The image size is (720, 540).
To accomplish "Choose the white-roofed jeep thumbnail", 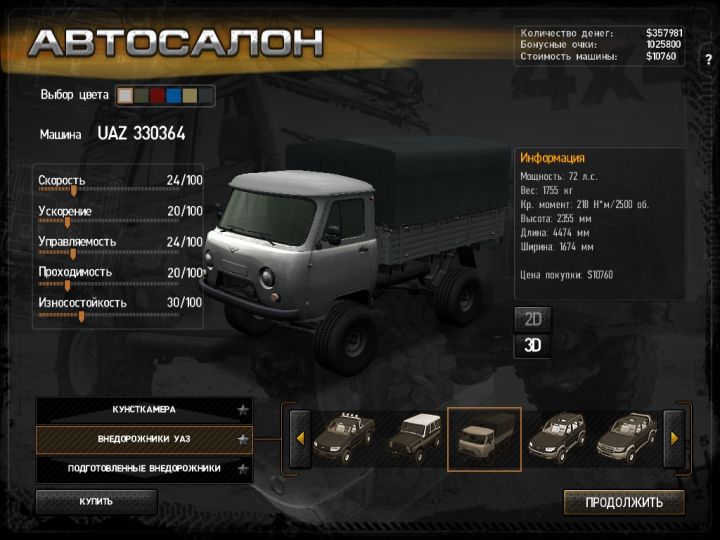I will [x=413, y=438].
